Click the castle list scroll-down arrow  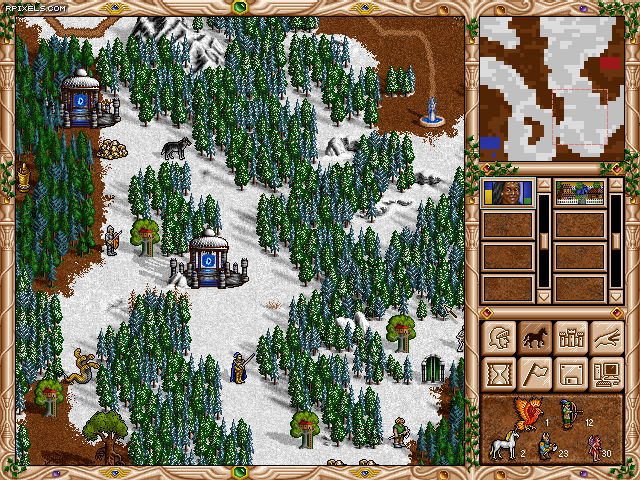tap(616, 296)
